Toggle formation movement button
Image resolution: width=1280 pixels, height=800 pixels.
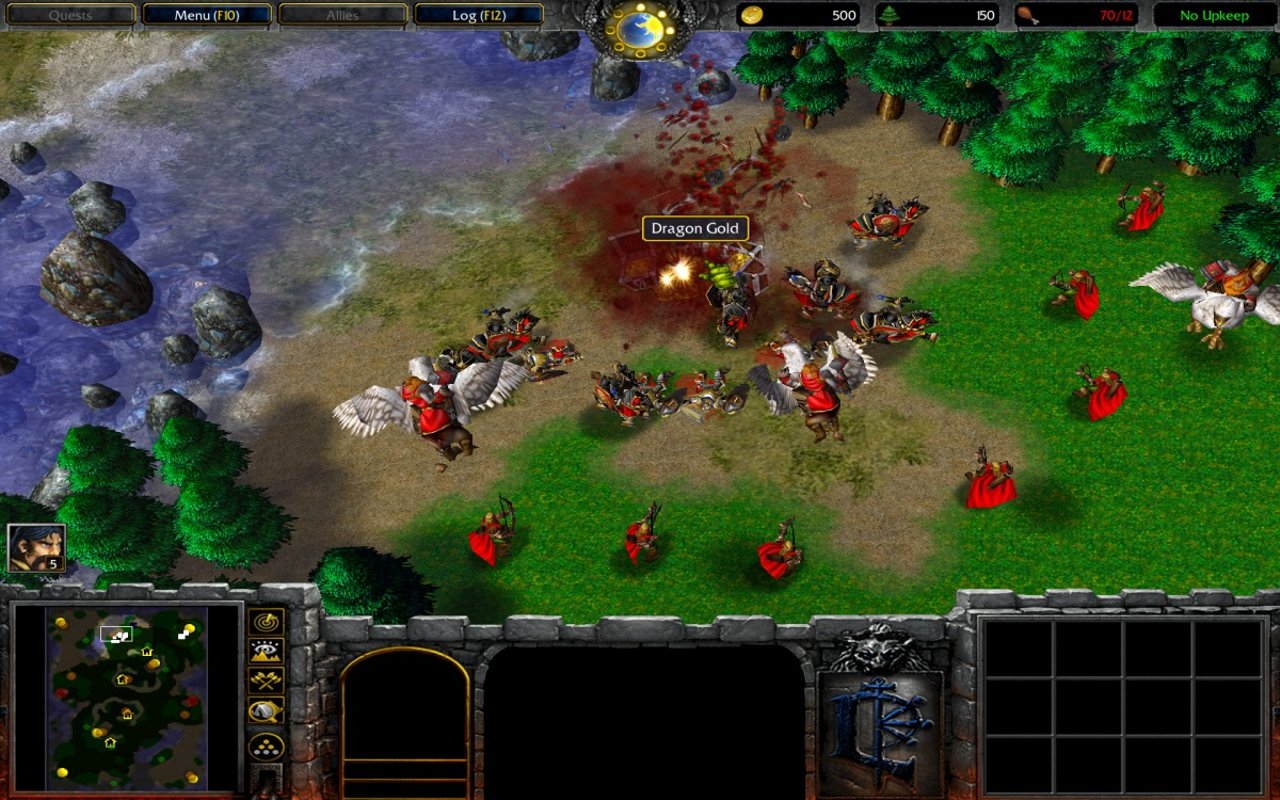(266, 746)
